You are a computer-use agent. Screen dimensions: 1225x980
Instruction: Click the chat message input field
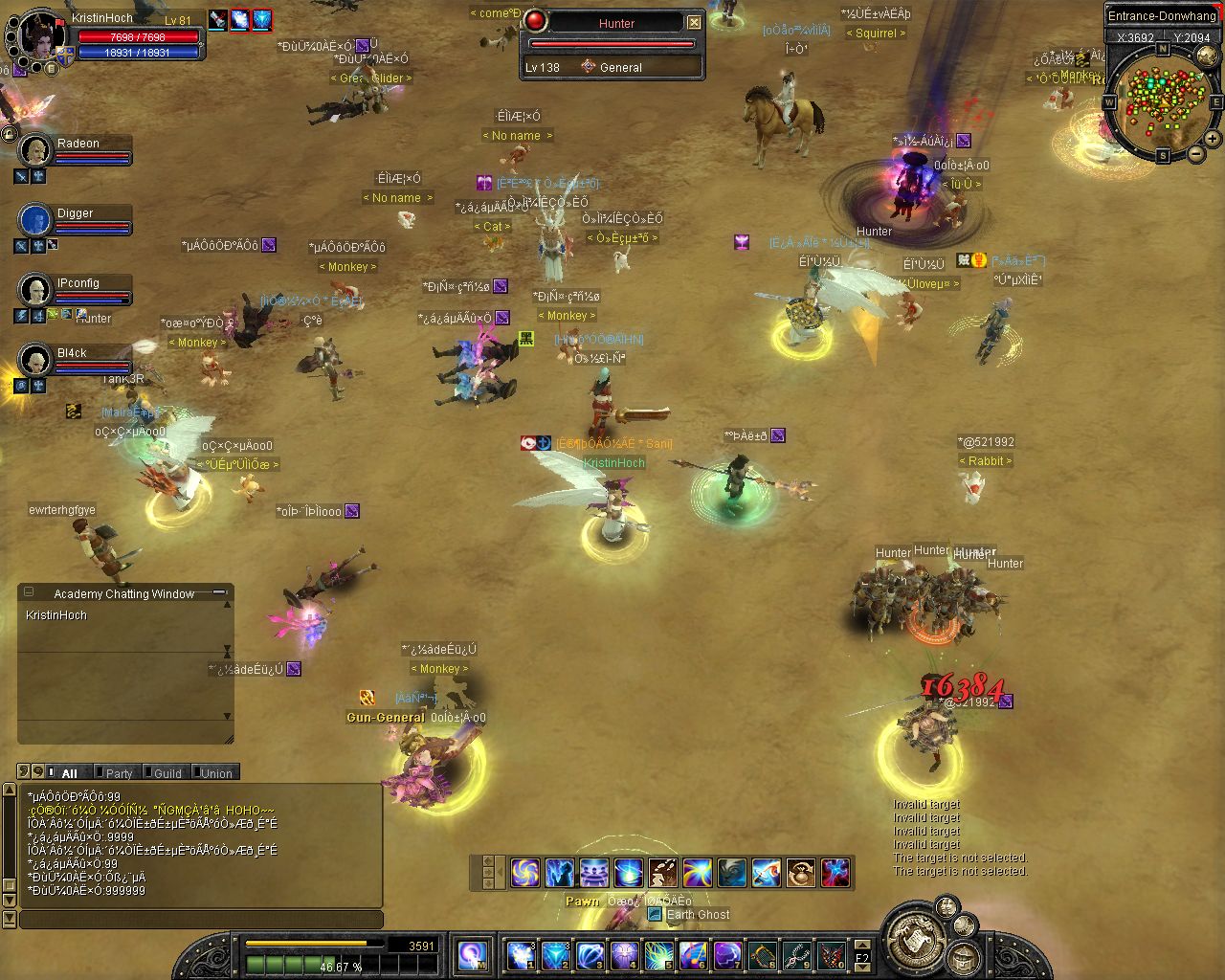coord(201,920)
